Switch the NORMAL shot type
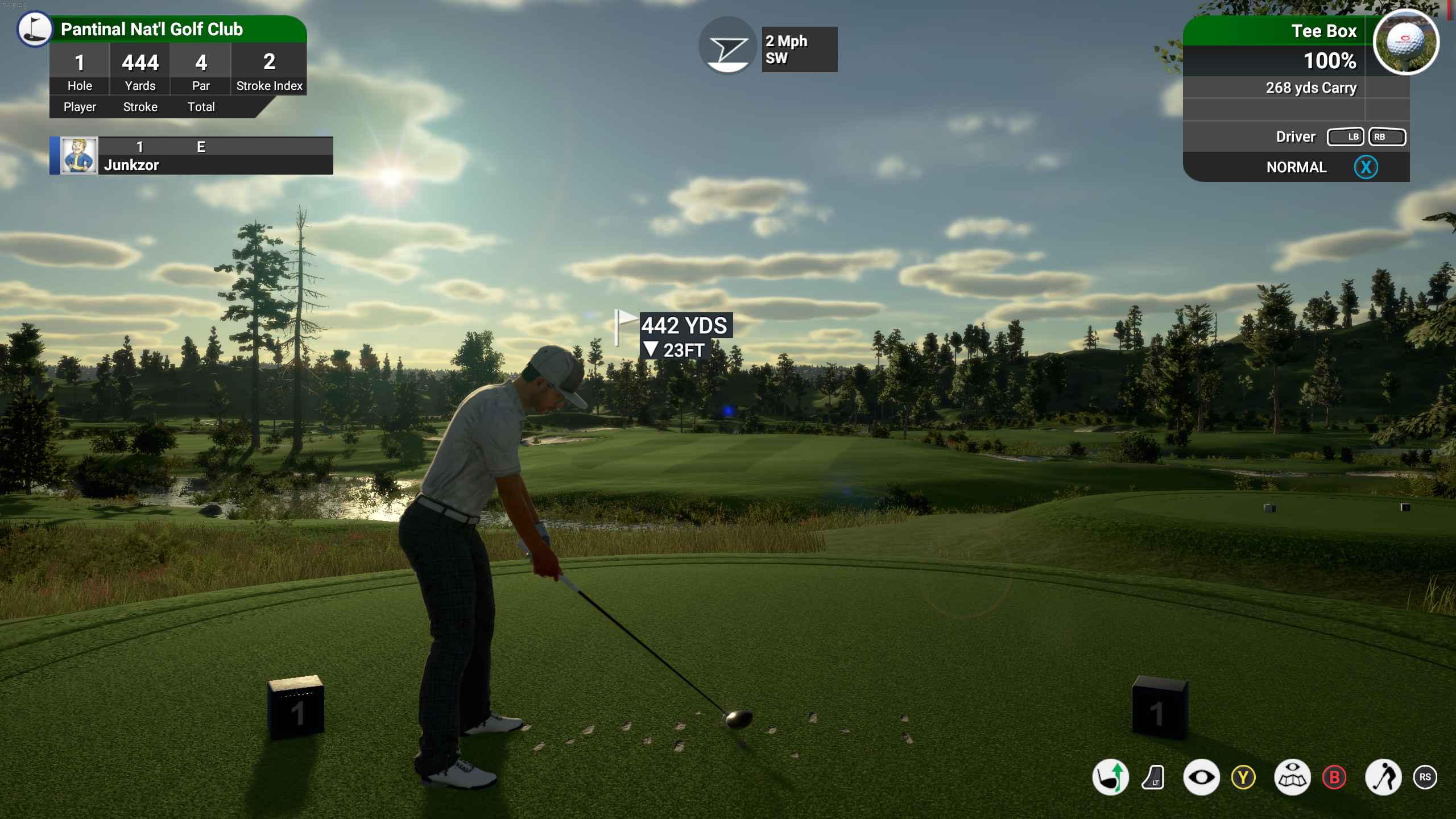This screenshot has height=819, width=1456. tap(1297, 167)
